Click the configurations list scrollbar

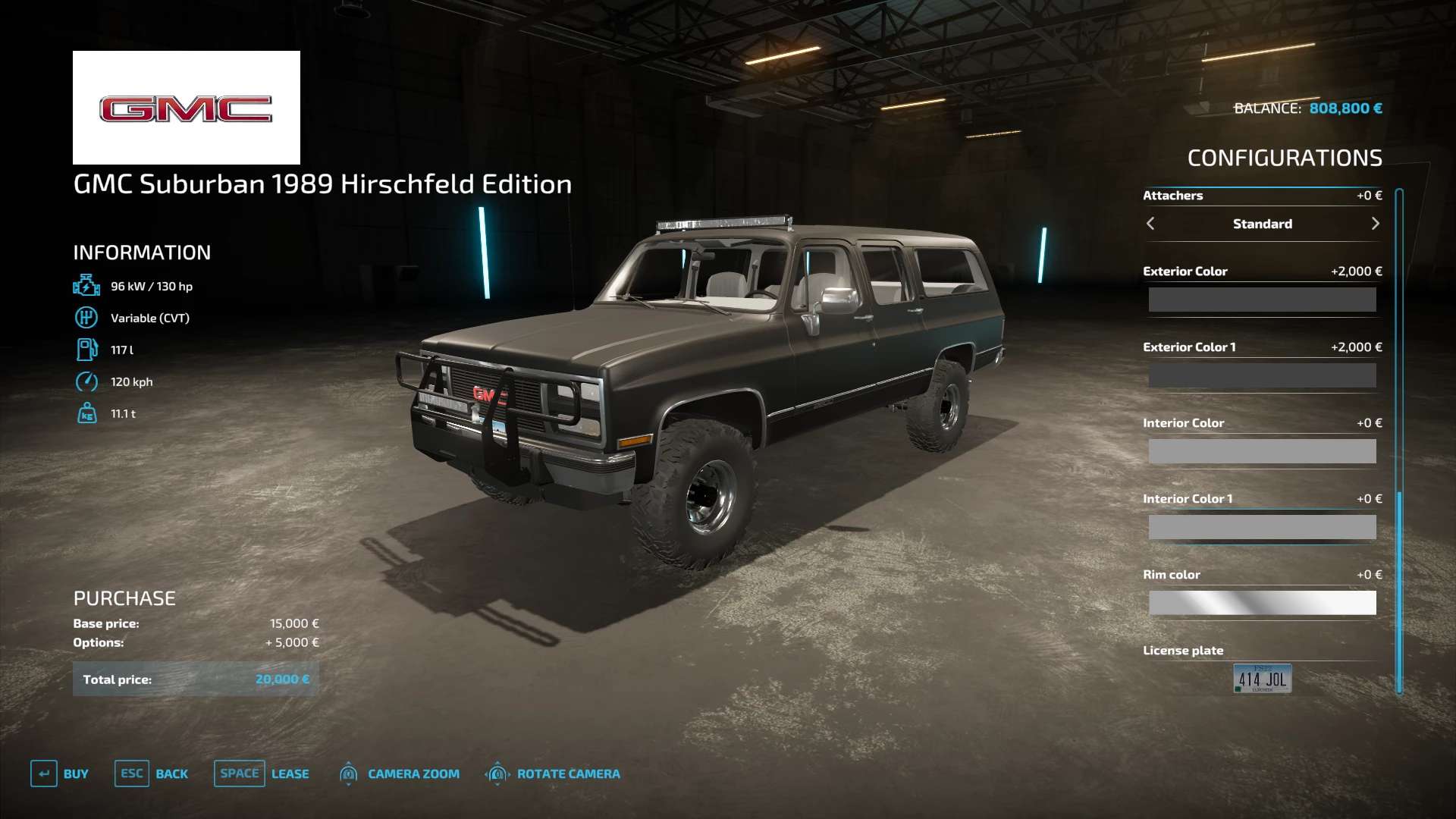pyautogui.click(x=1399, y=440)
